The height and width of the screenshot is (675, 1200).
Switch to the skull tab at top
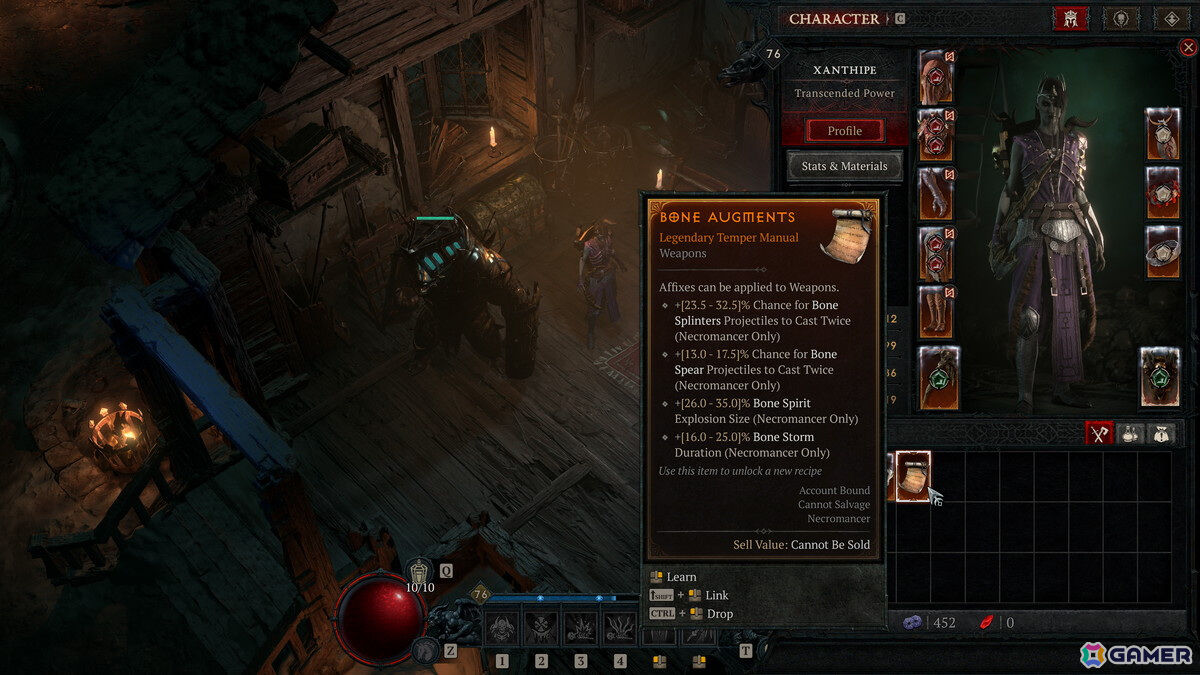tap(1120, 18)
